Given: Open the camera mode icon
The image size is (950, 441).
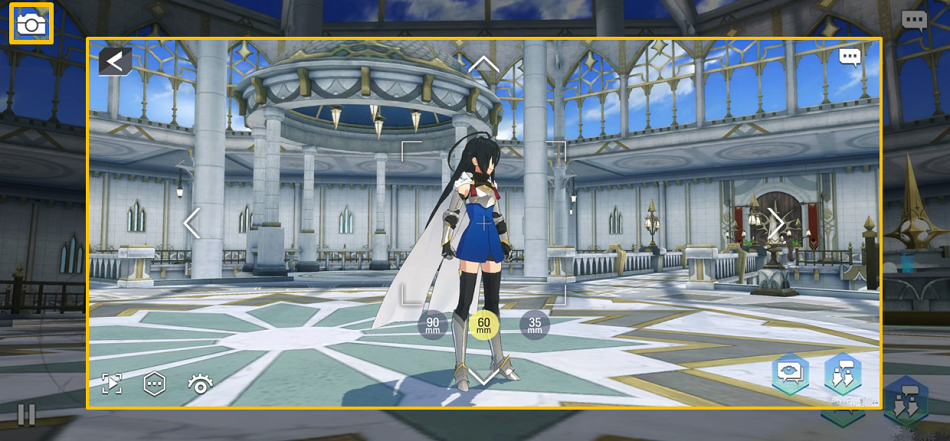Looking at the screenshot, I should [x=31, y=23].
